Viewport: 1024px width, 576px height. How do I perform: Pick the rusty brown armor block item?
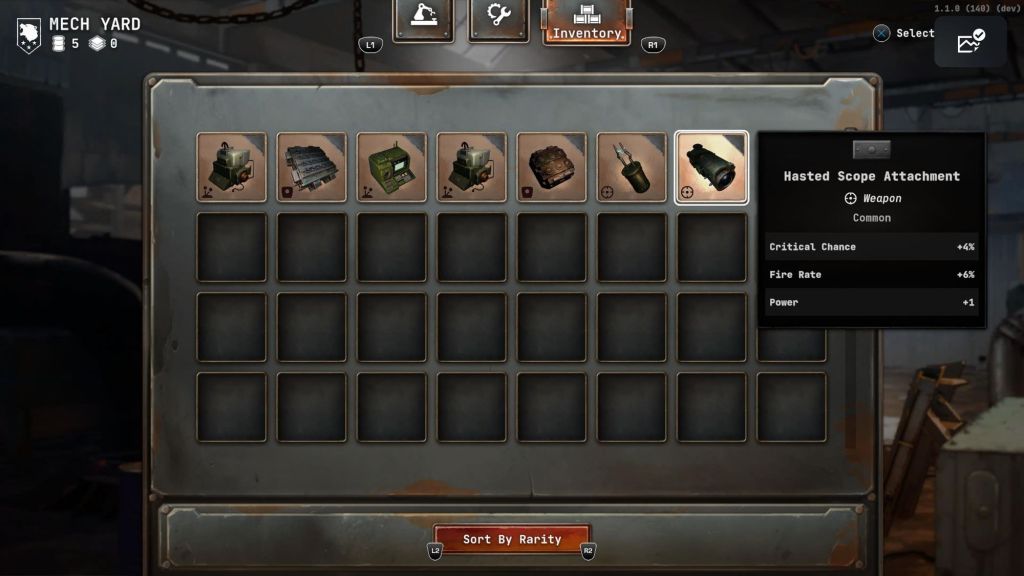(x=552, y=167)
